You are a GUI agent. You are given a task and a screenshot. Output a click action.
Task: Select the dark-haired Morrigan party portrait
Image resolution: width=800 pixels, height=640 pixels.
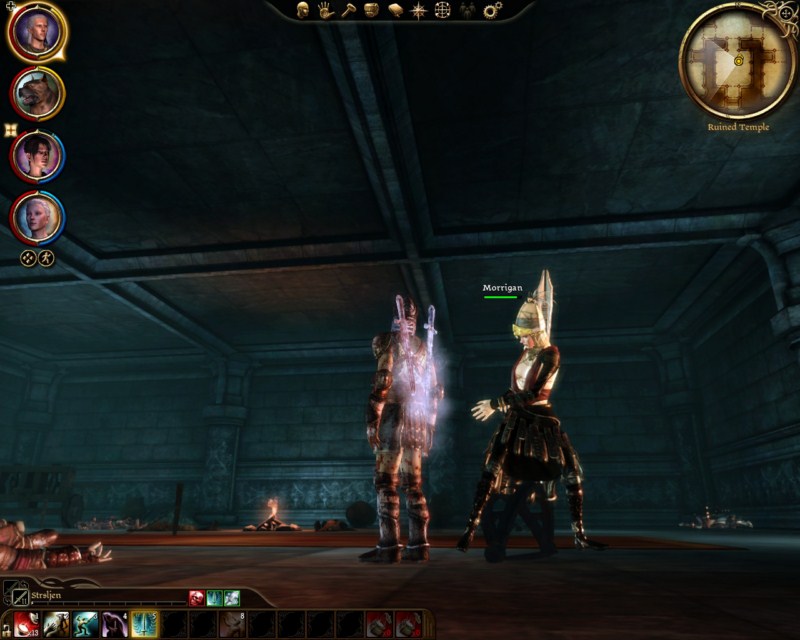[x=38, y=157]
